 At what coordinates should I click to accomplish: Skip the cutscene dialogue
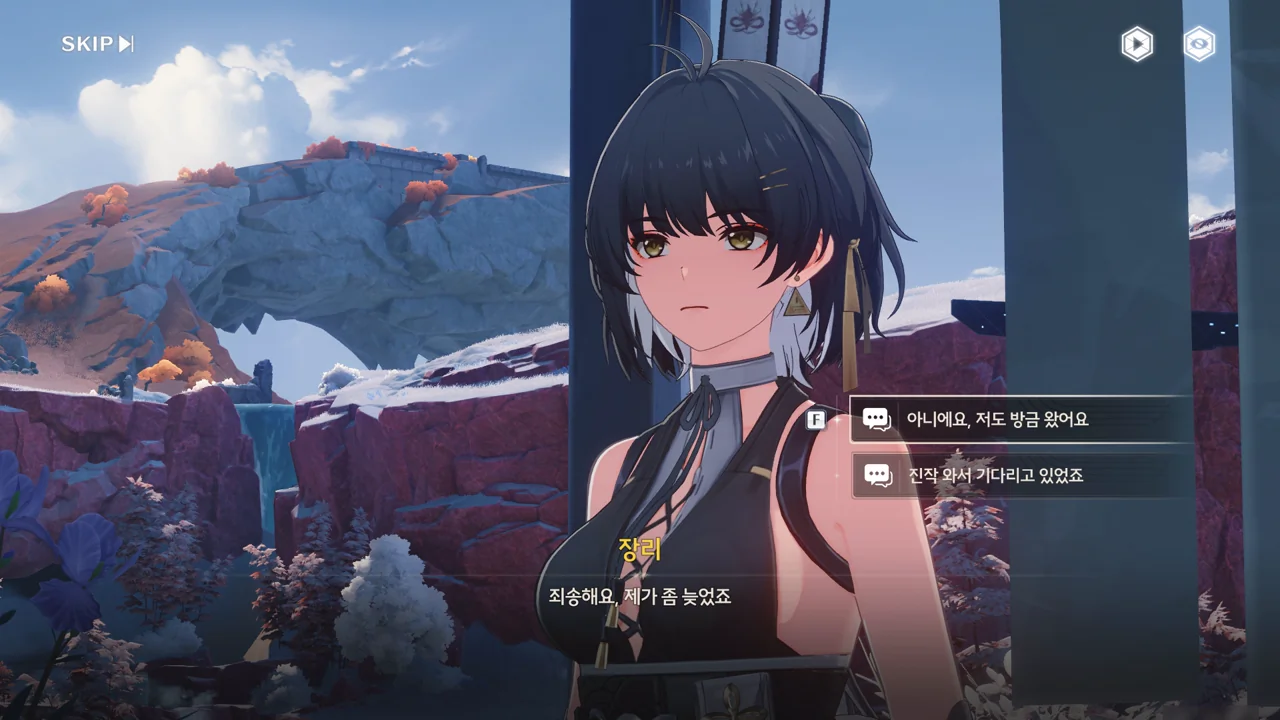point(97,44)
